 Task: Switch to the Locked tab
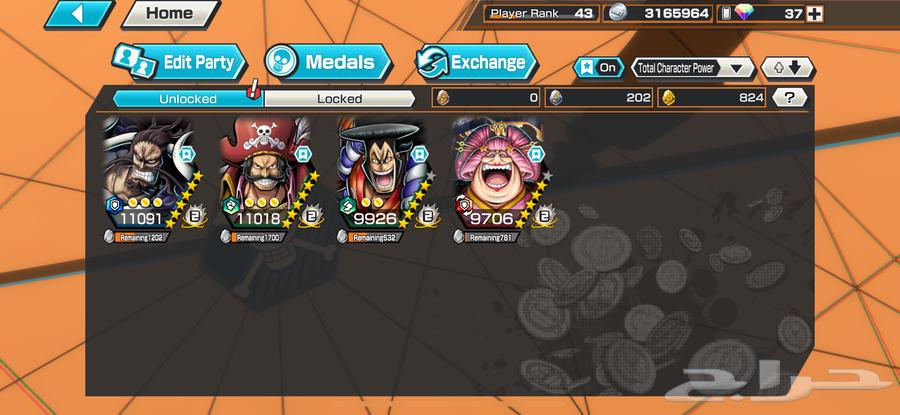(x=339, y=98)
